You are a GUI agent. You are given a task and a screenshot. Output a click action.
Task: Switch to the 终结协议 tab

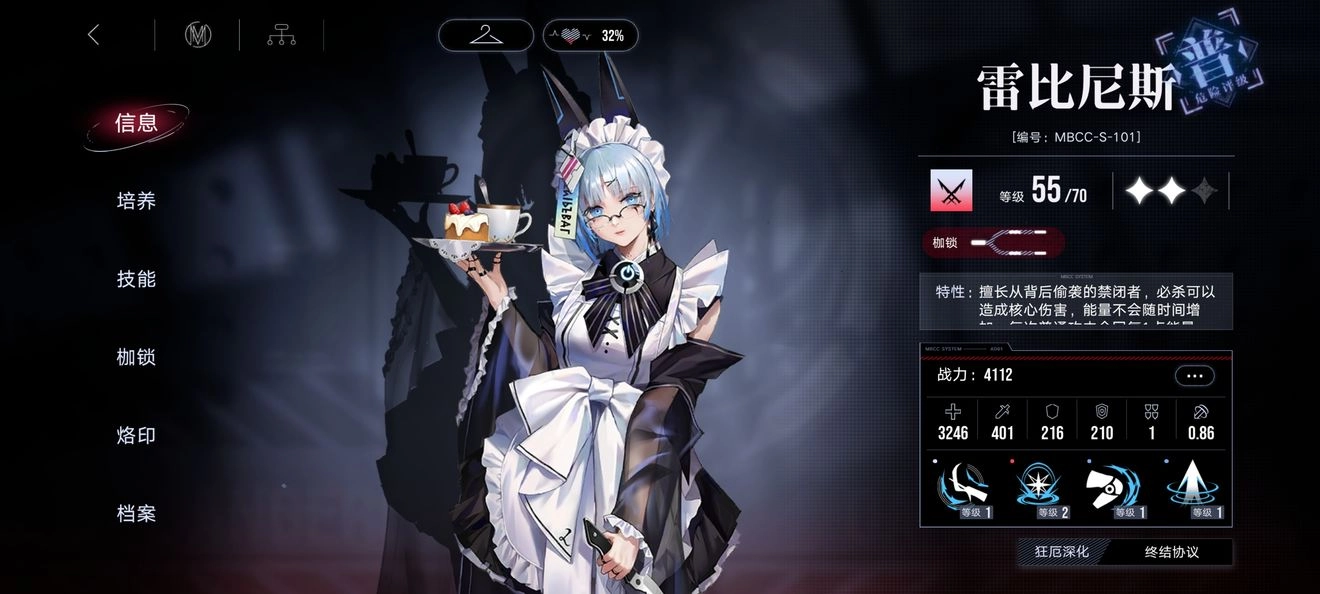[1171, 551]
